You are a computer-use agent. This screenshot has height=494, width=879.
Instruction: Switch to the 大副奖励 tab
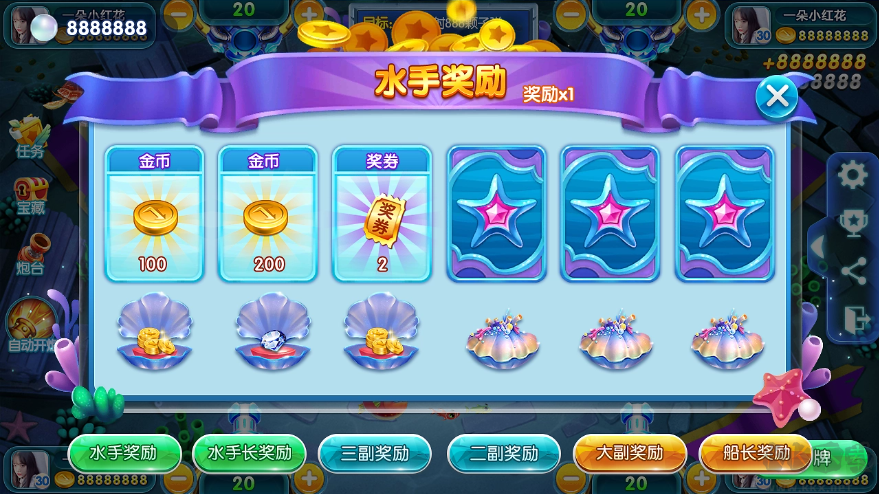(629, 453)
